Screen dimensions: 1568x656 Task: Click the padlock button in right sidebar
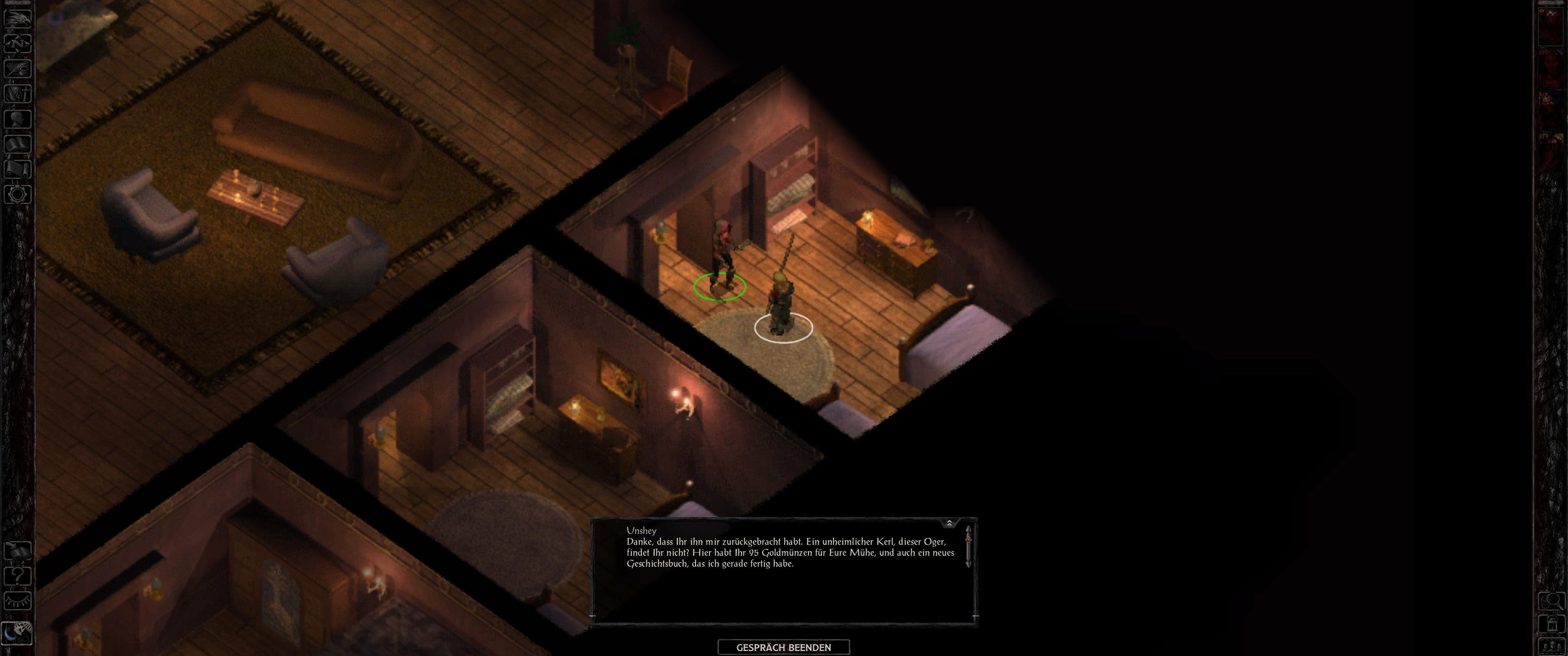[x=1551, y=624]
